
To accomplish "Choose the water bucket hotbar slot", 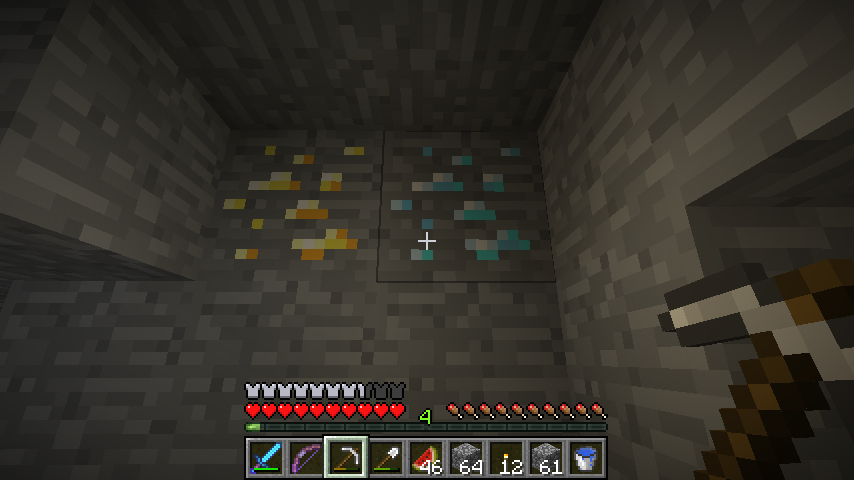I will (x=585, y=457).
